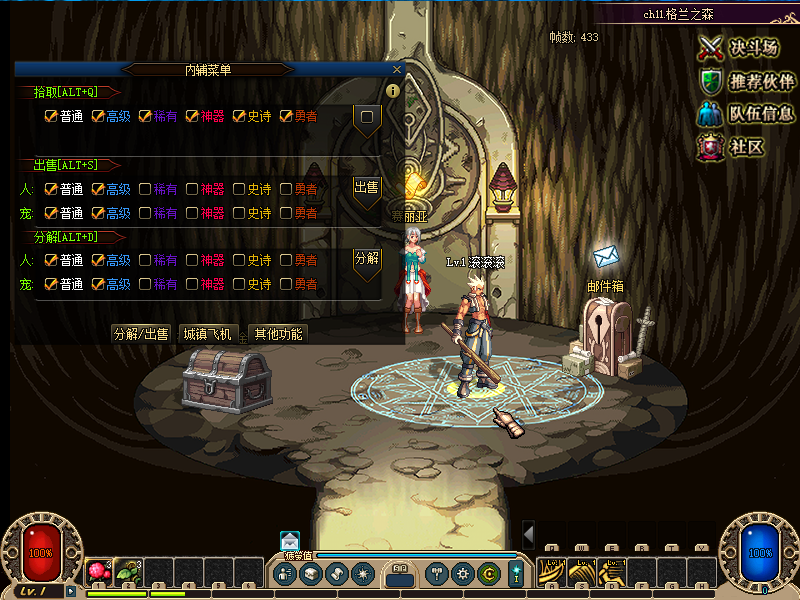Toggle the 拾取 普通 pickup checkbox

point(51,117)
